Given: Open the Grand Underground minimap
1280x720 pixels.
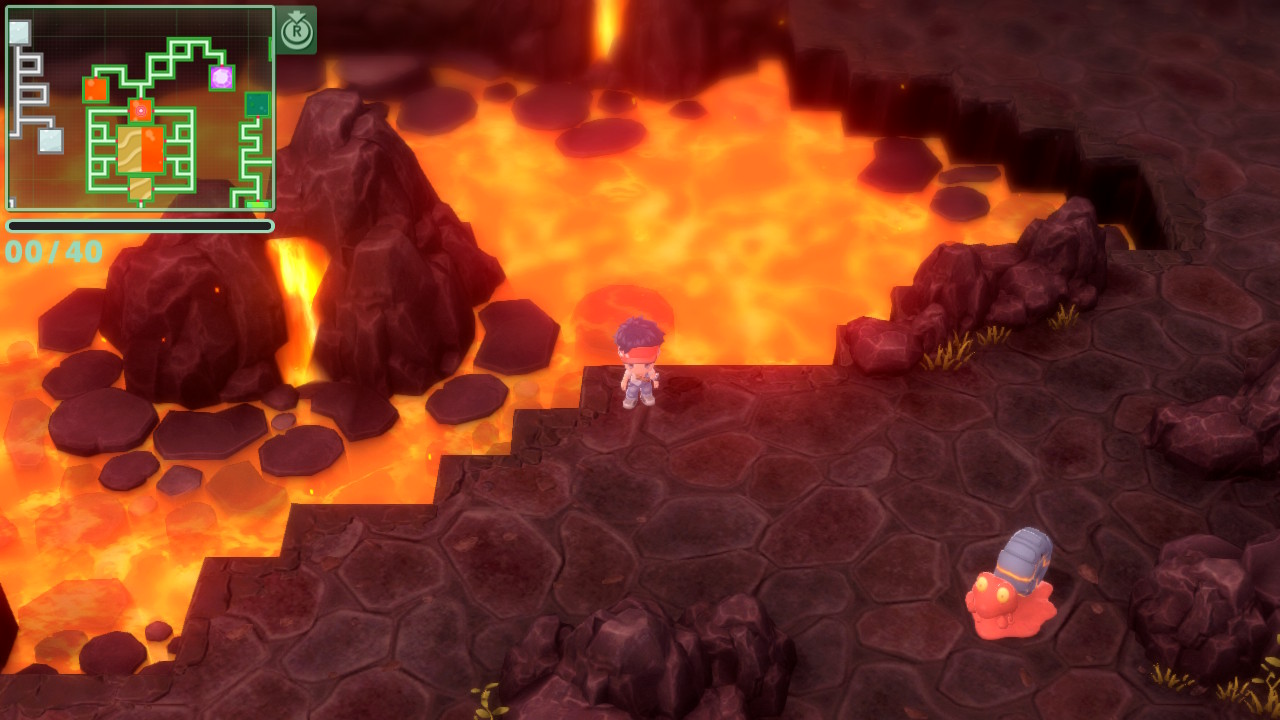Looking at the screenshot, I should tap(140, 108).
